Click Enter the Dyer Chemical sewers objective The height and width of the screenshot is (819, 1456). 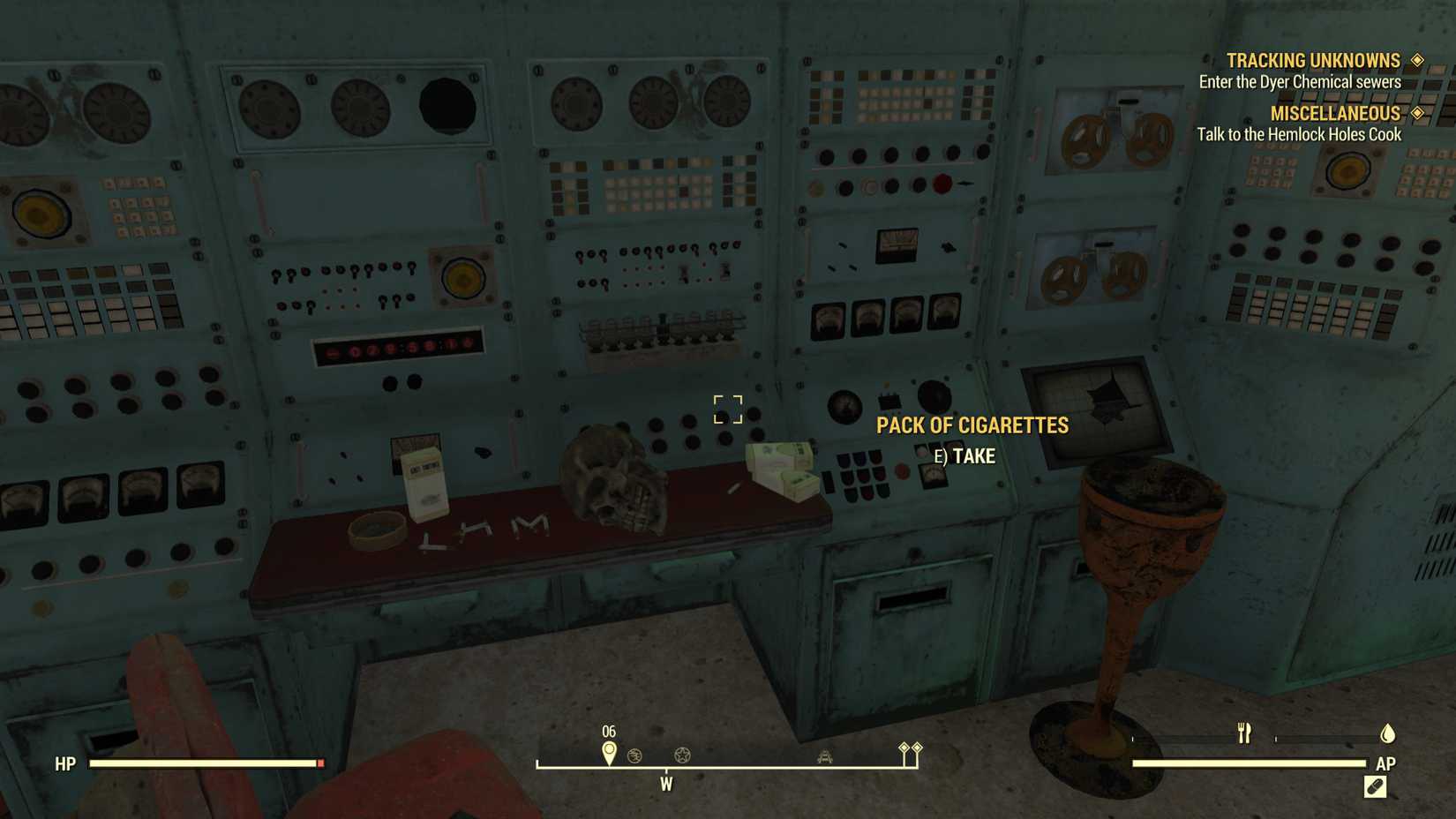[x=1300, y=81]
